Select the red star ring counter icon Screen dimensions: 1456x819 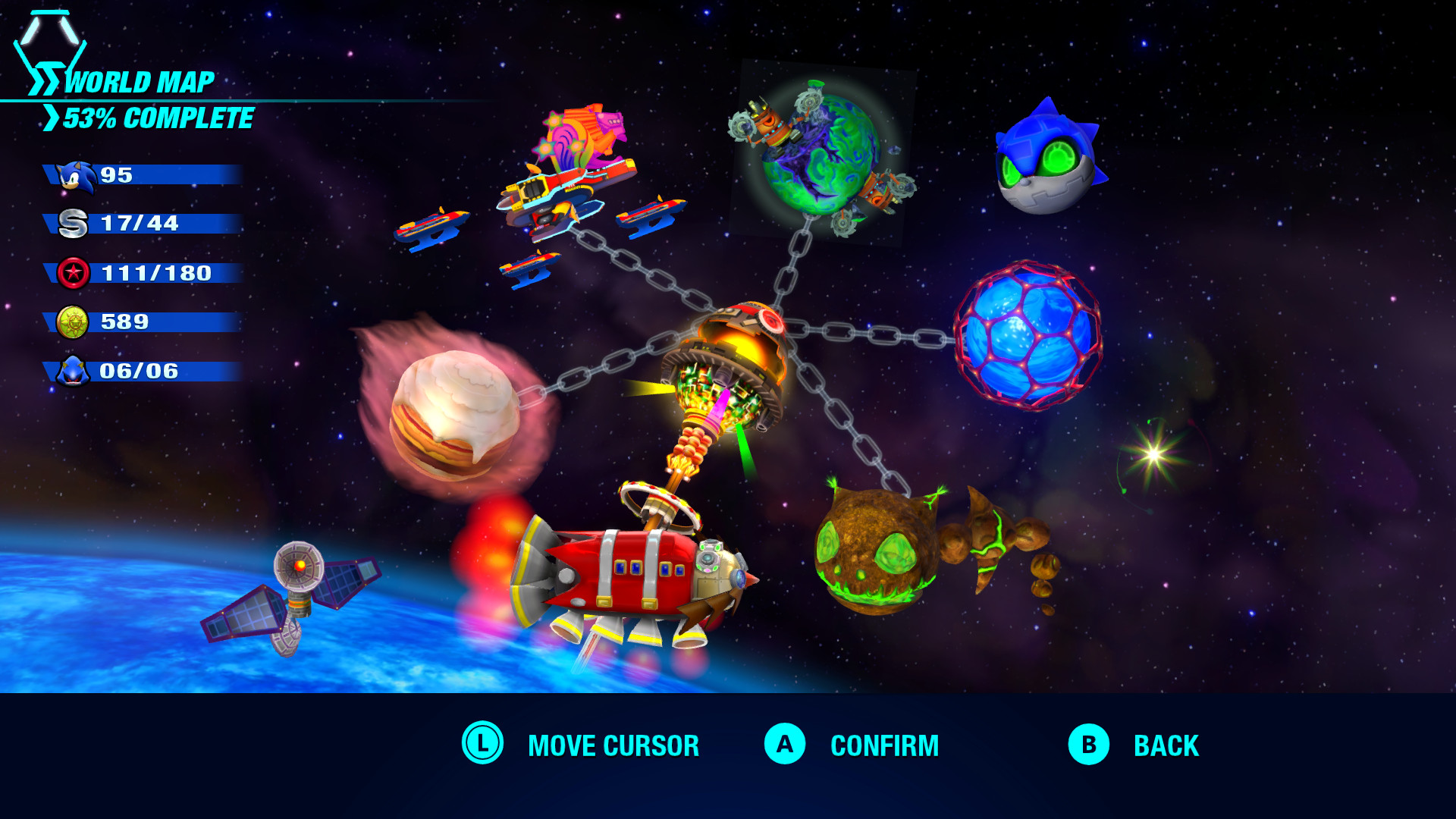pyautogui.click(x=73, y=274)
